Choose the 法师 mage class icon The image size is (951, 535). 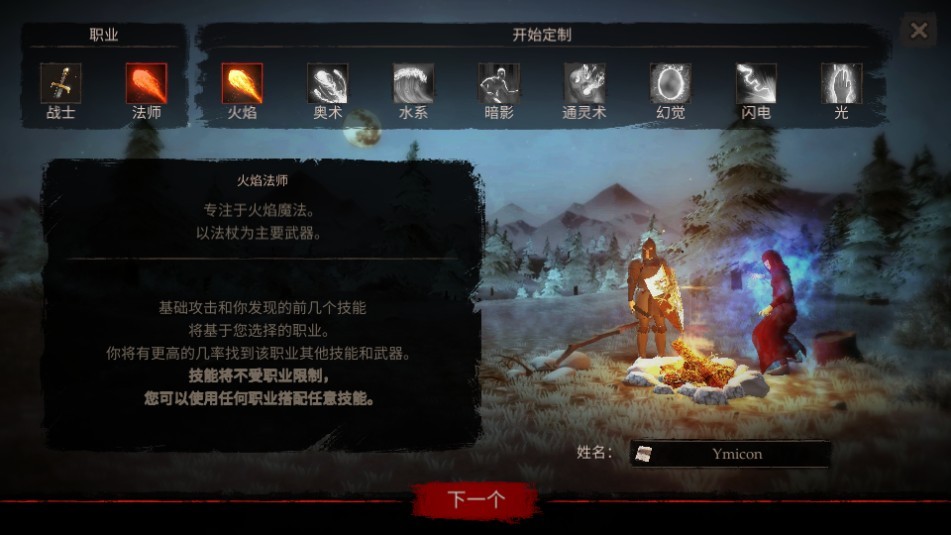146,84
